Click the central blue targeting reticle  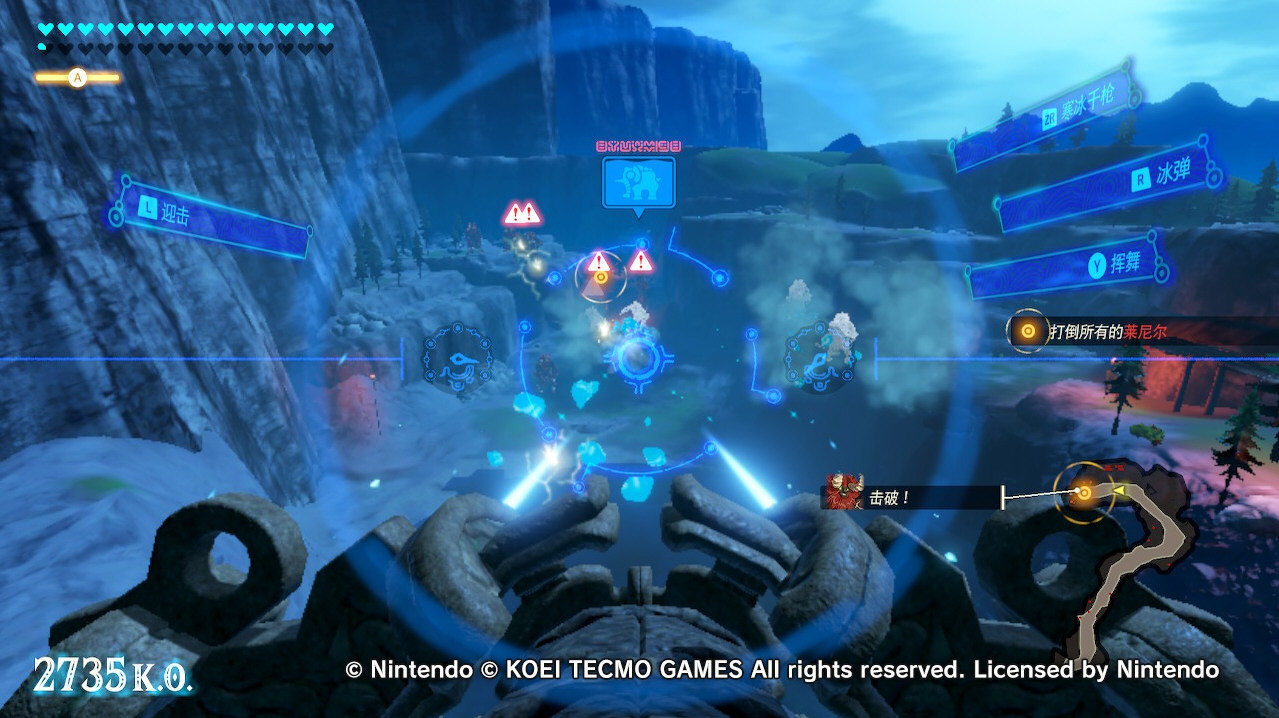pyautogui.click(x=637, y=358)
